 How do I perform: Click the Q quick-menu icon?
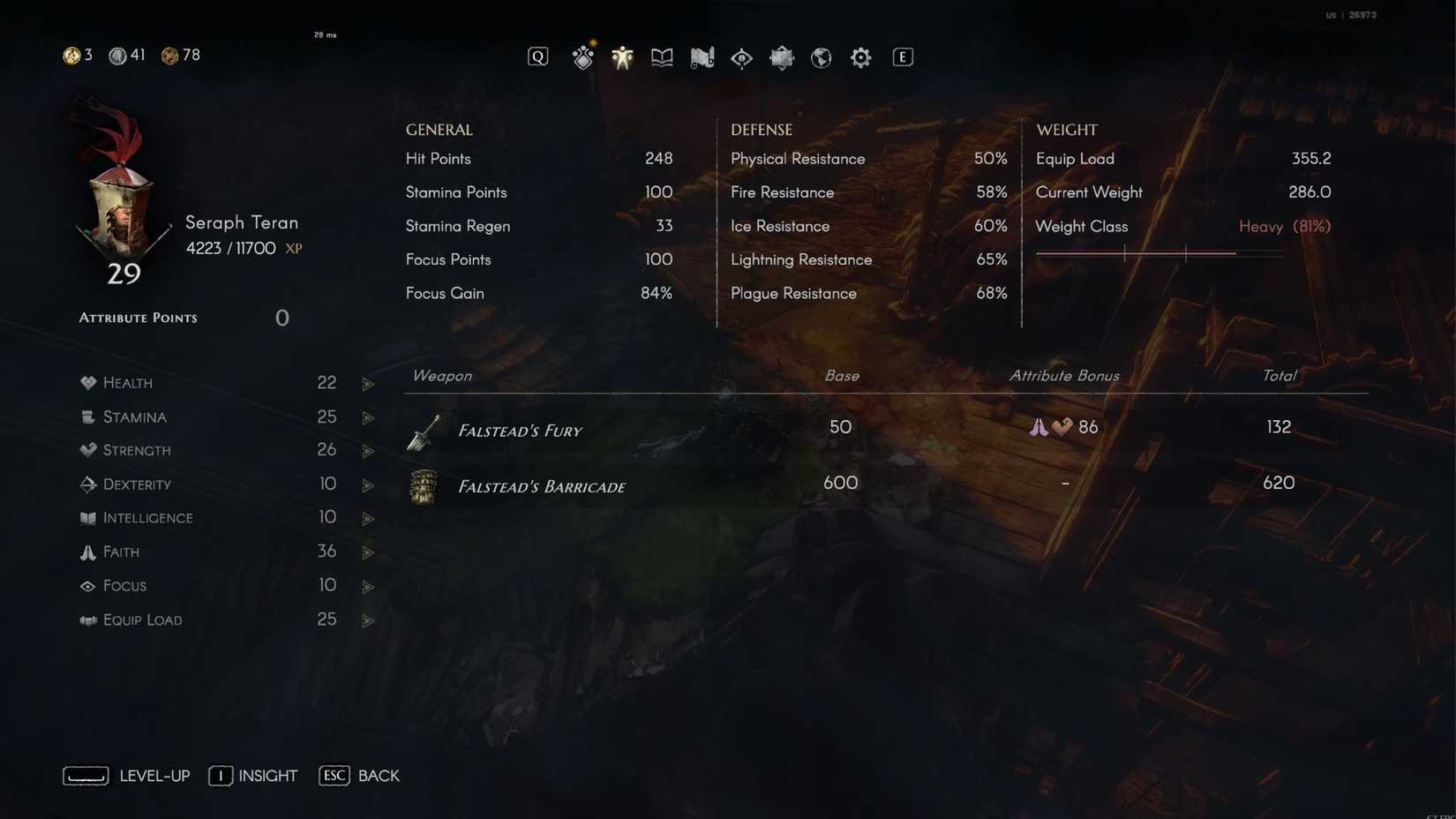click(x=537, y=56)
